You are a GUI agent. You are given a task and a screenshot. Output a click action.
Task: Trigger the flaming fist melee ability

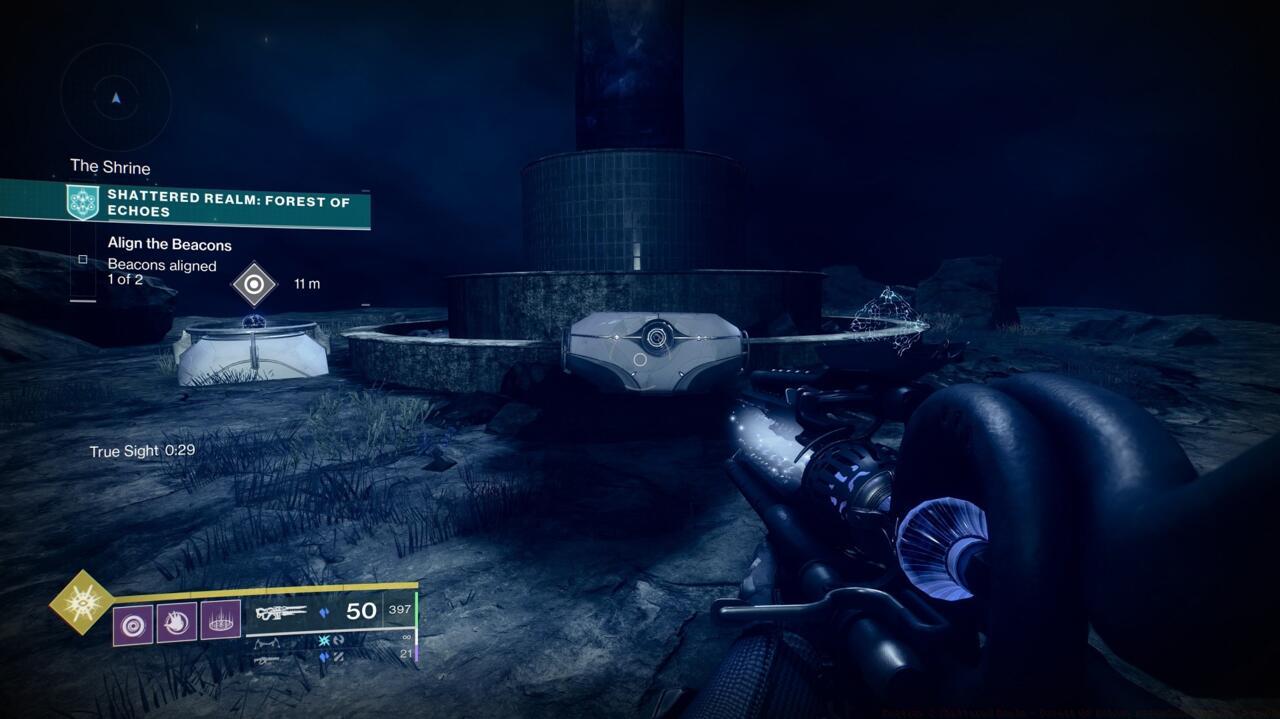pos(176,623)
